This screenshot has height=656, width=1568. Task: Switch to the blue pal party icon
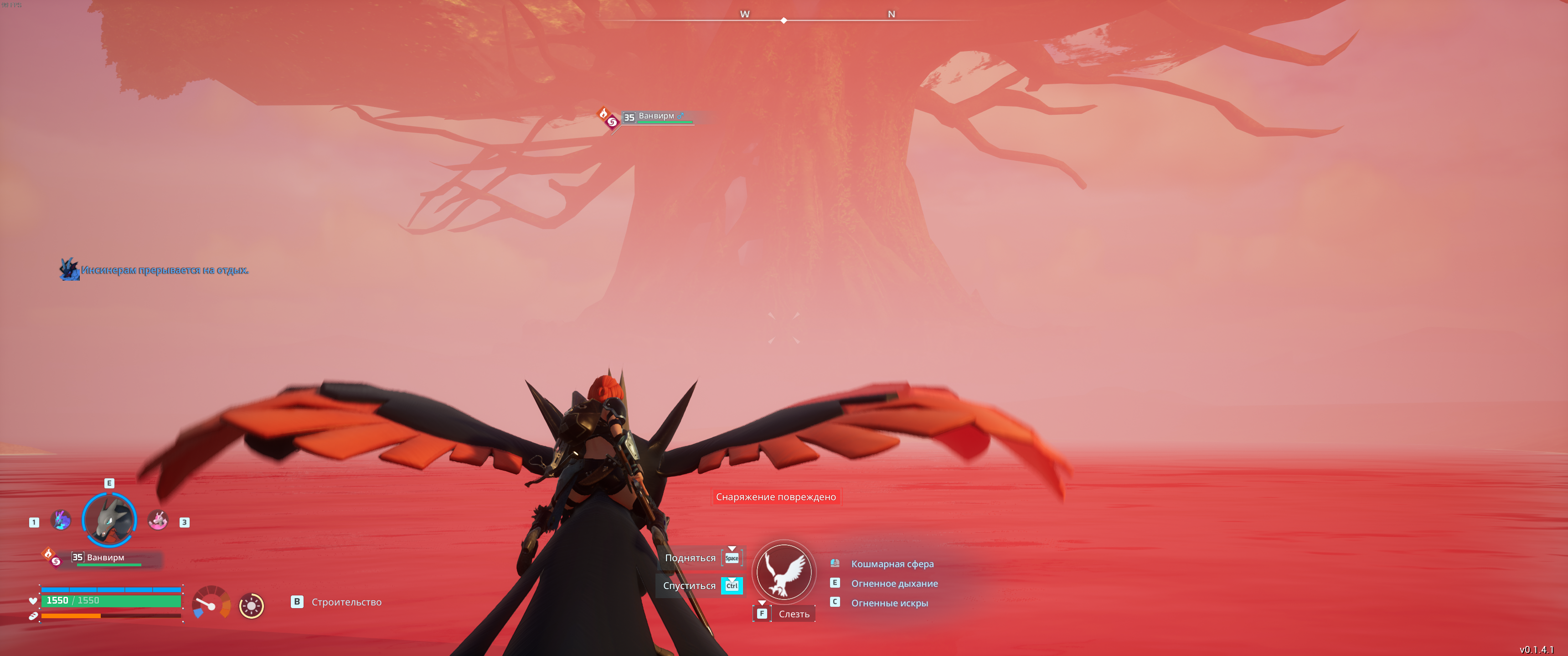(x=61, y=520)
